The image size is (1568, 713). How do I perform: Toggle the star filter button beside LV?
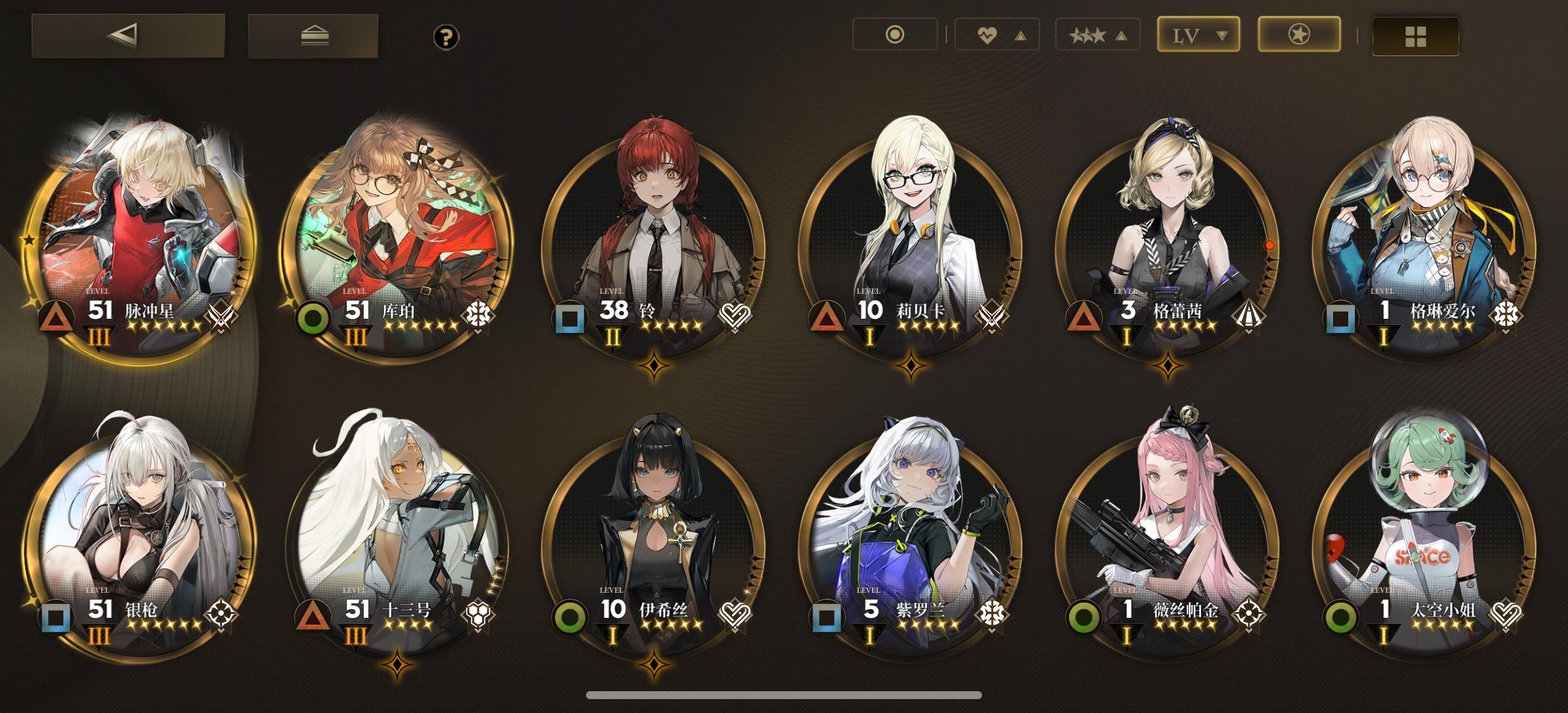(x=1297, y=34)
